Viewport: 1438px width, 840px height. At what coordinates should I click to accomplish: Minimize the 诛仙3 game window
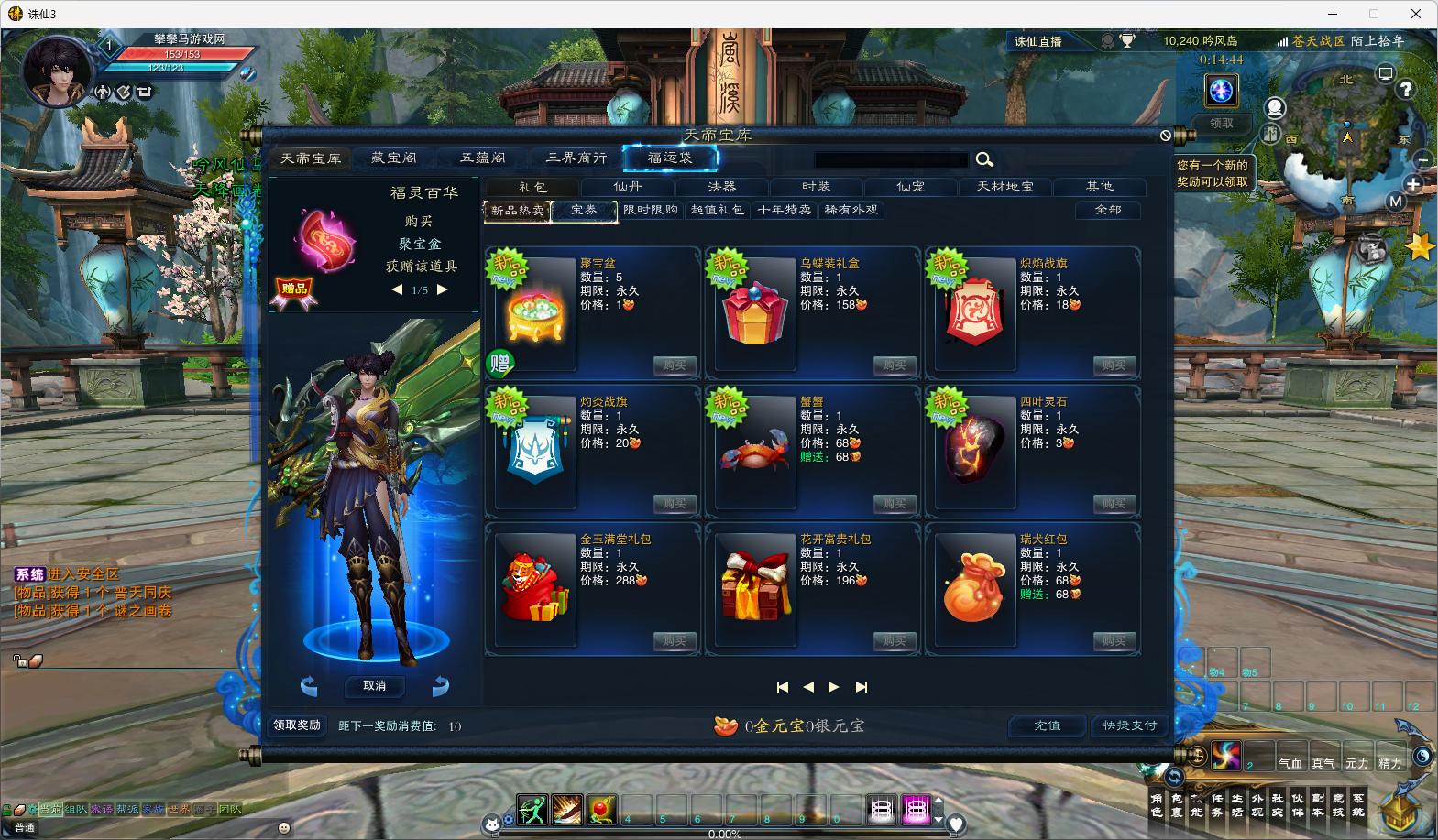click(1332, 14)
